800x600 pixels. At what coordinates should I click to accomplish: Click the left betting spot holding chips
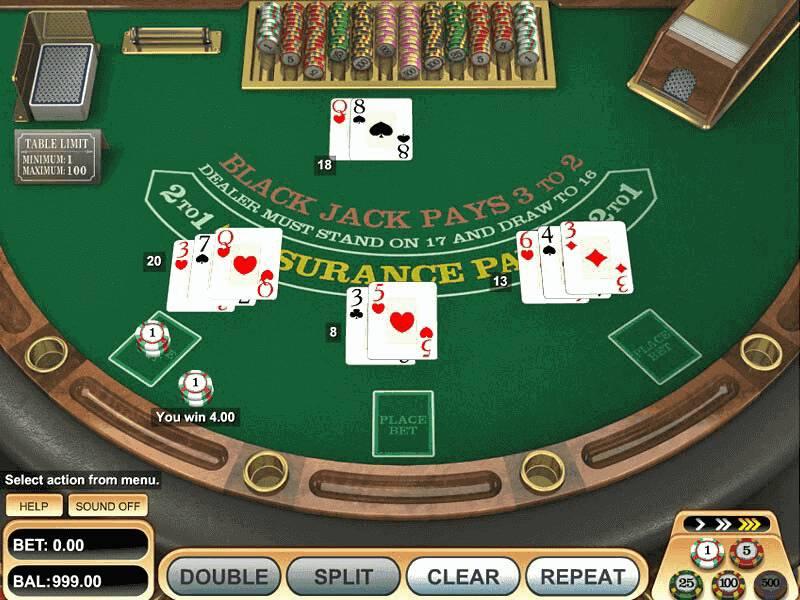[152, 342]
